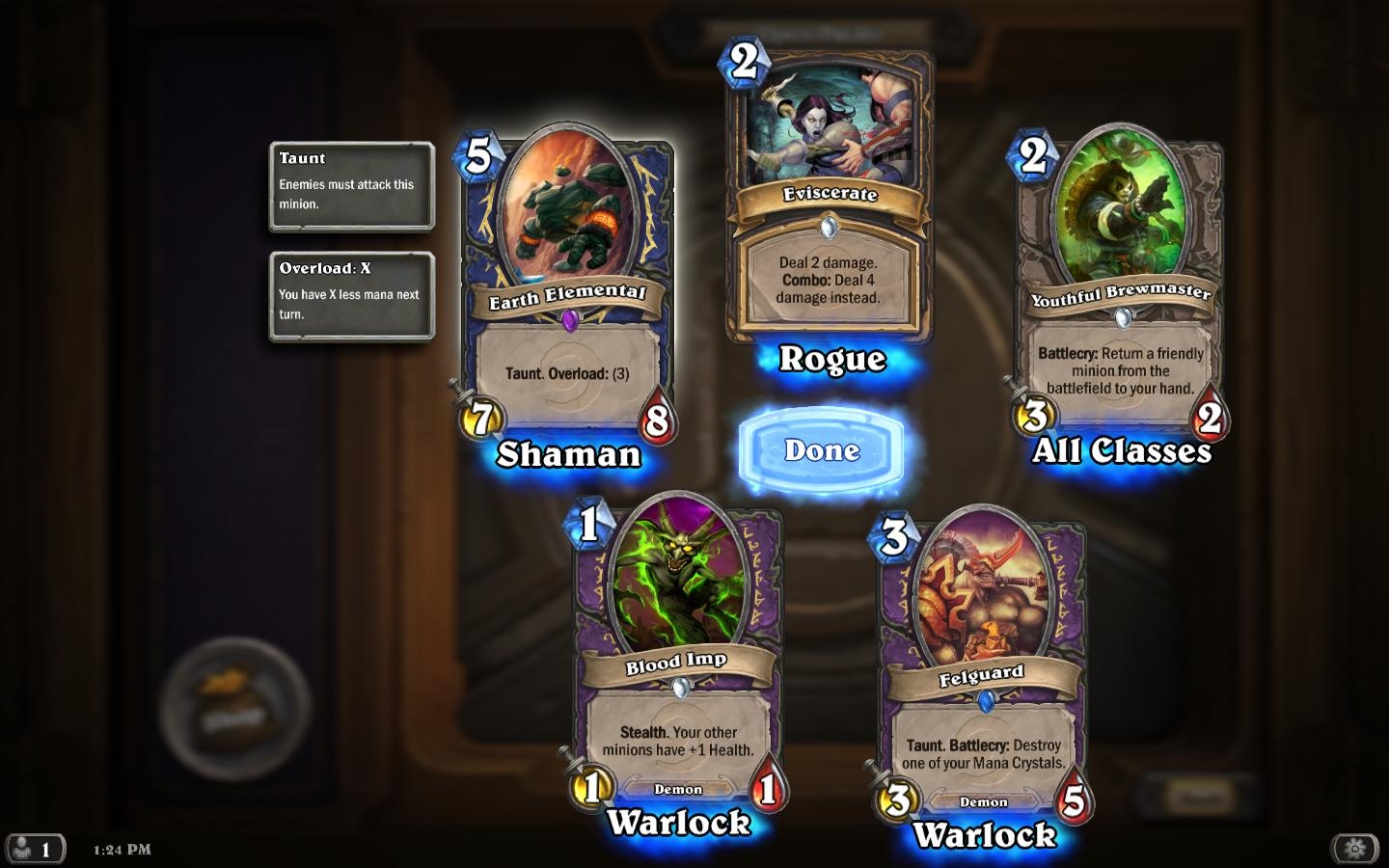Choose the Eviscerate Rogue card
This screenshot has height=868, width=1389.
[x=830, y=203]
